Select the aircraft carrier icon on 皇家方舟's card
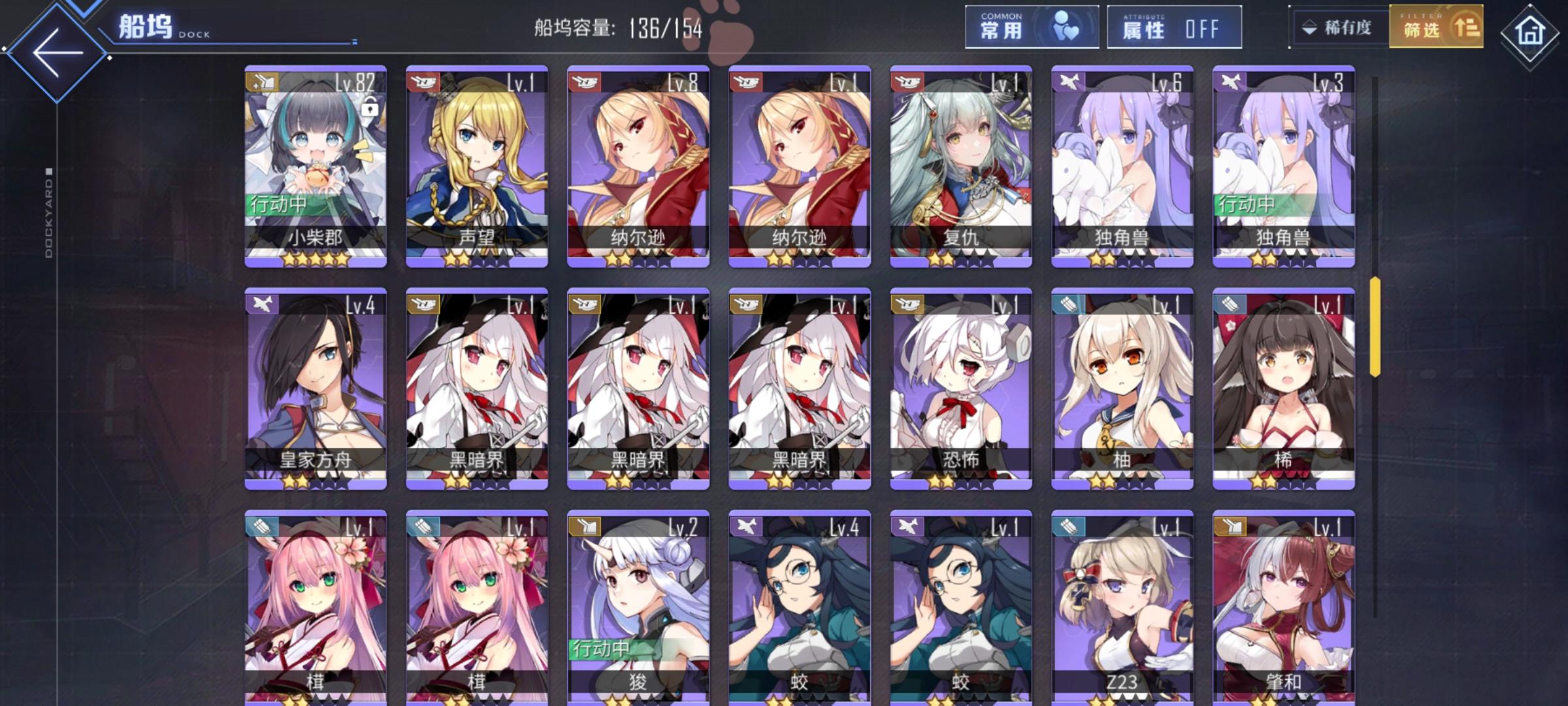Image resolution: width=1568 pixels, height=706 pixels. [261, 304]
